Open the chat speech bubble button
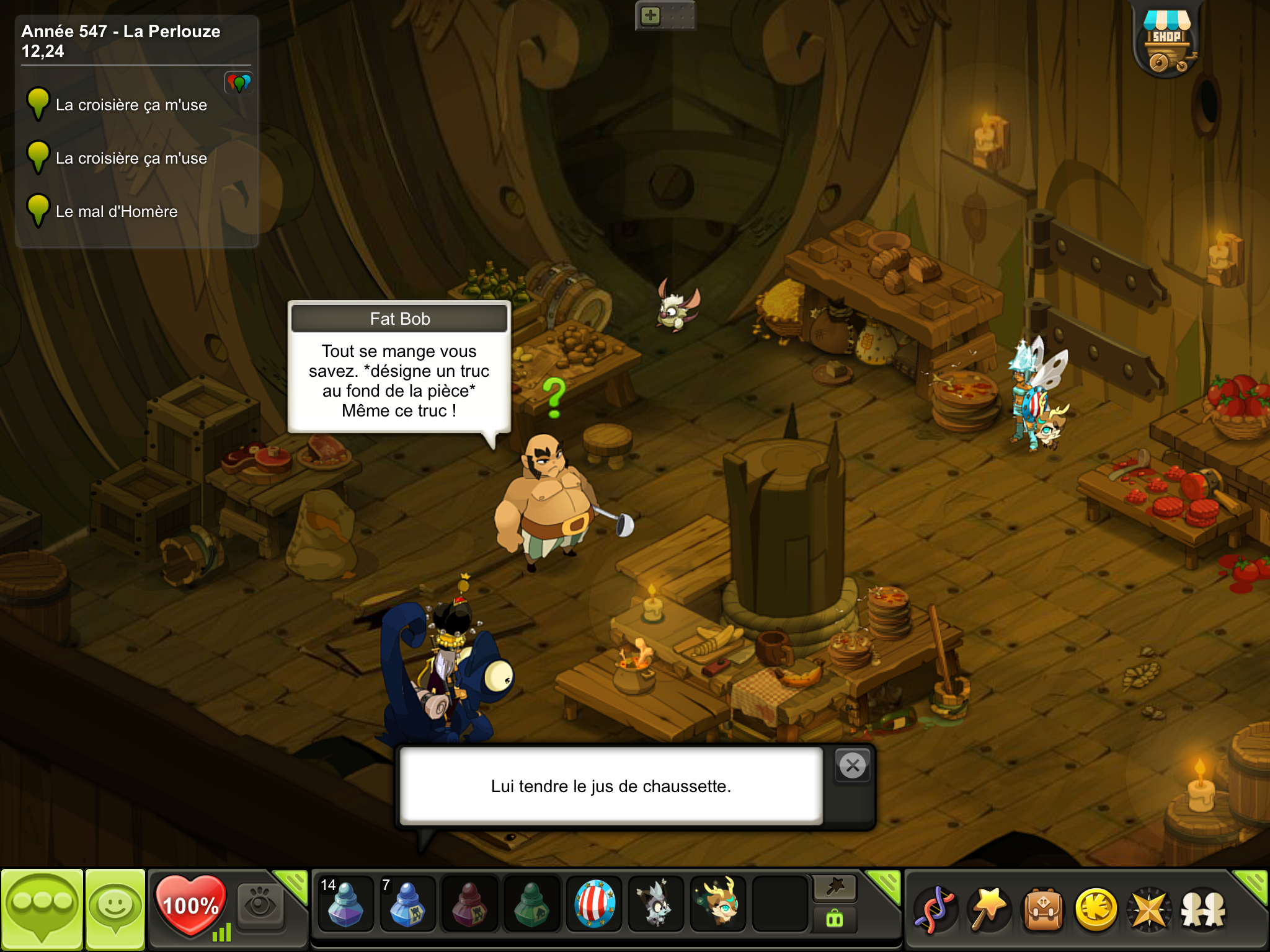The height and width of the screenshot is (952, 1270). click(42, 908)
